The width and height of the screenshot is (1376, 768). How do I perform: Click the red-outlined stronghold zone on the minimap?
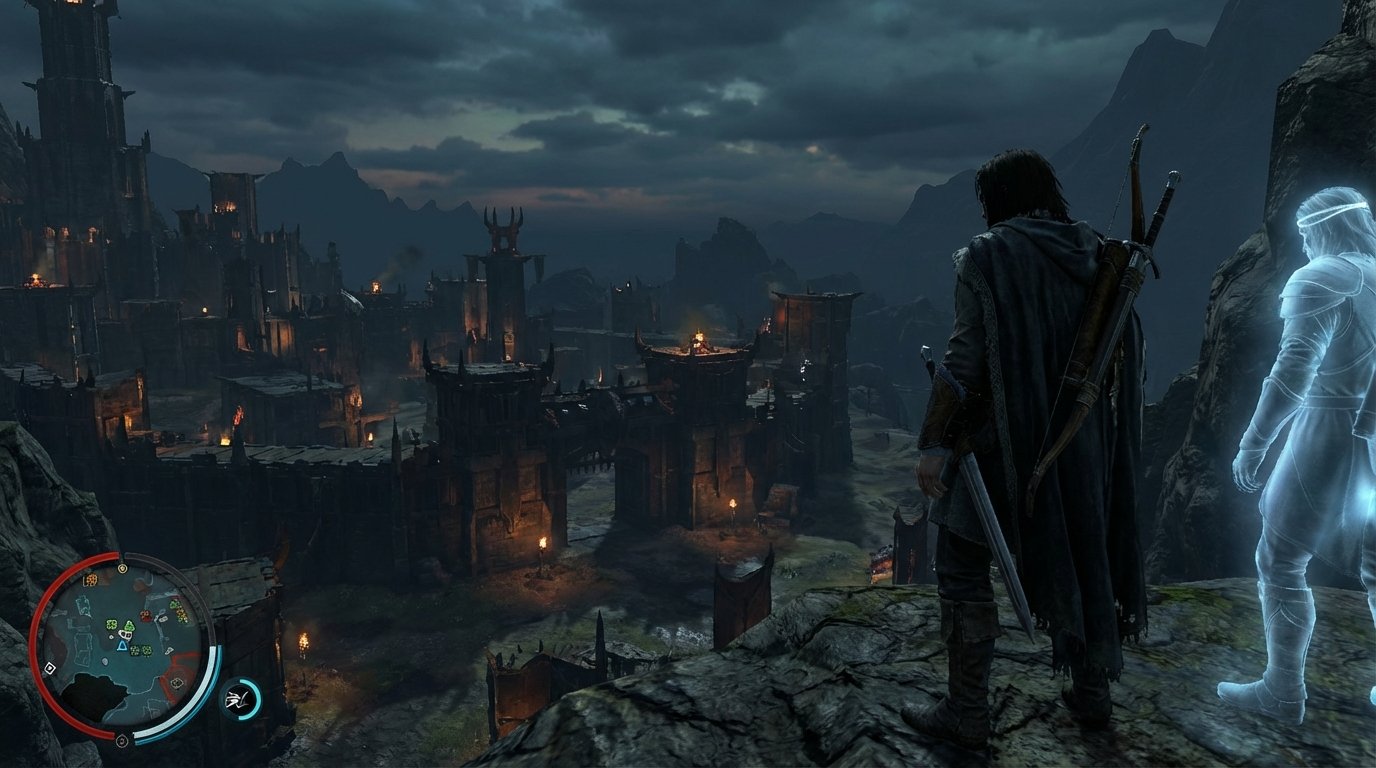[176, 685]
